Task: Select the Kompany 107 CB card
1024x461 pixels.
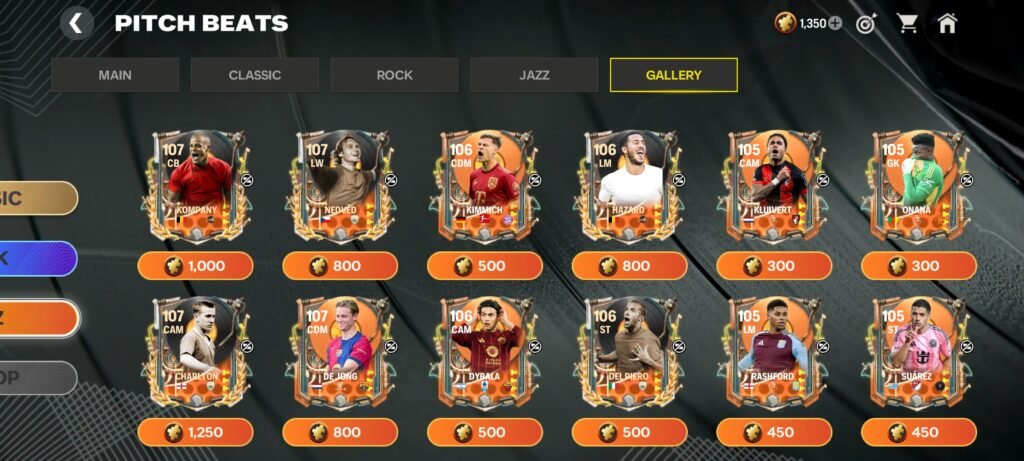Action: pyautogui.click(x=195, y=186)
